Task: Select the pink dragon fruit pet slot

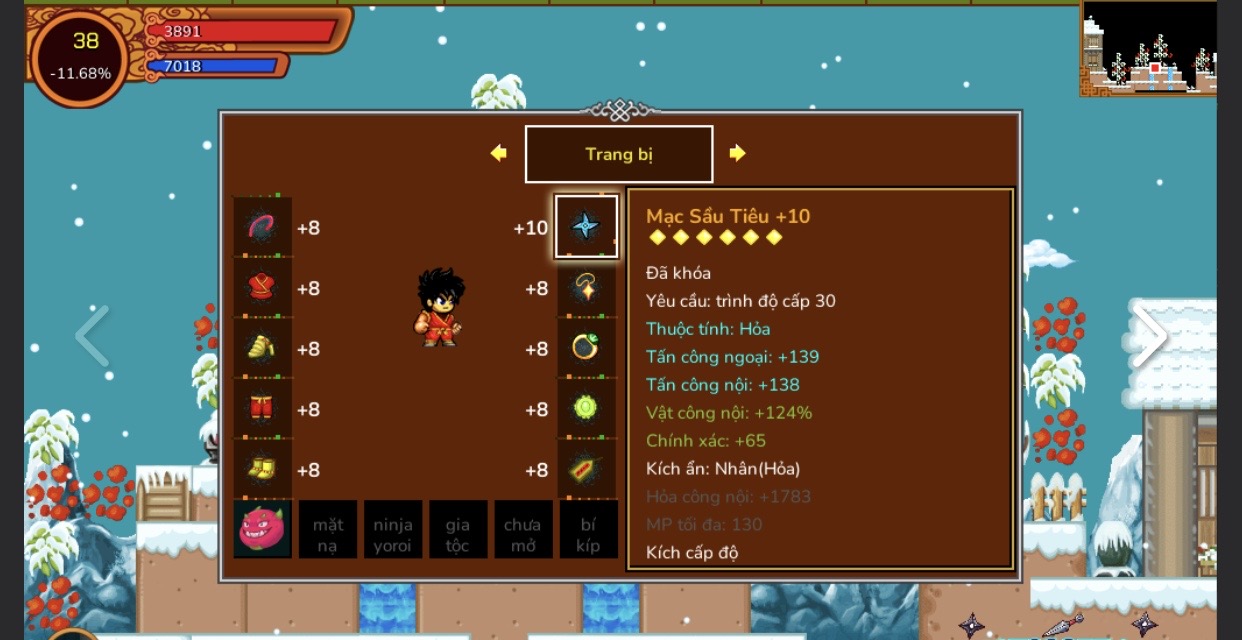Action: click(x=263, y=529)
